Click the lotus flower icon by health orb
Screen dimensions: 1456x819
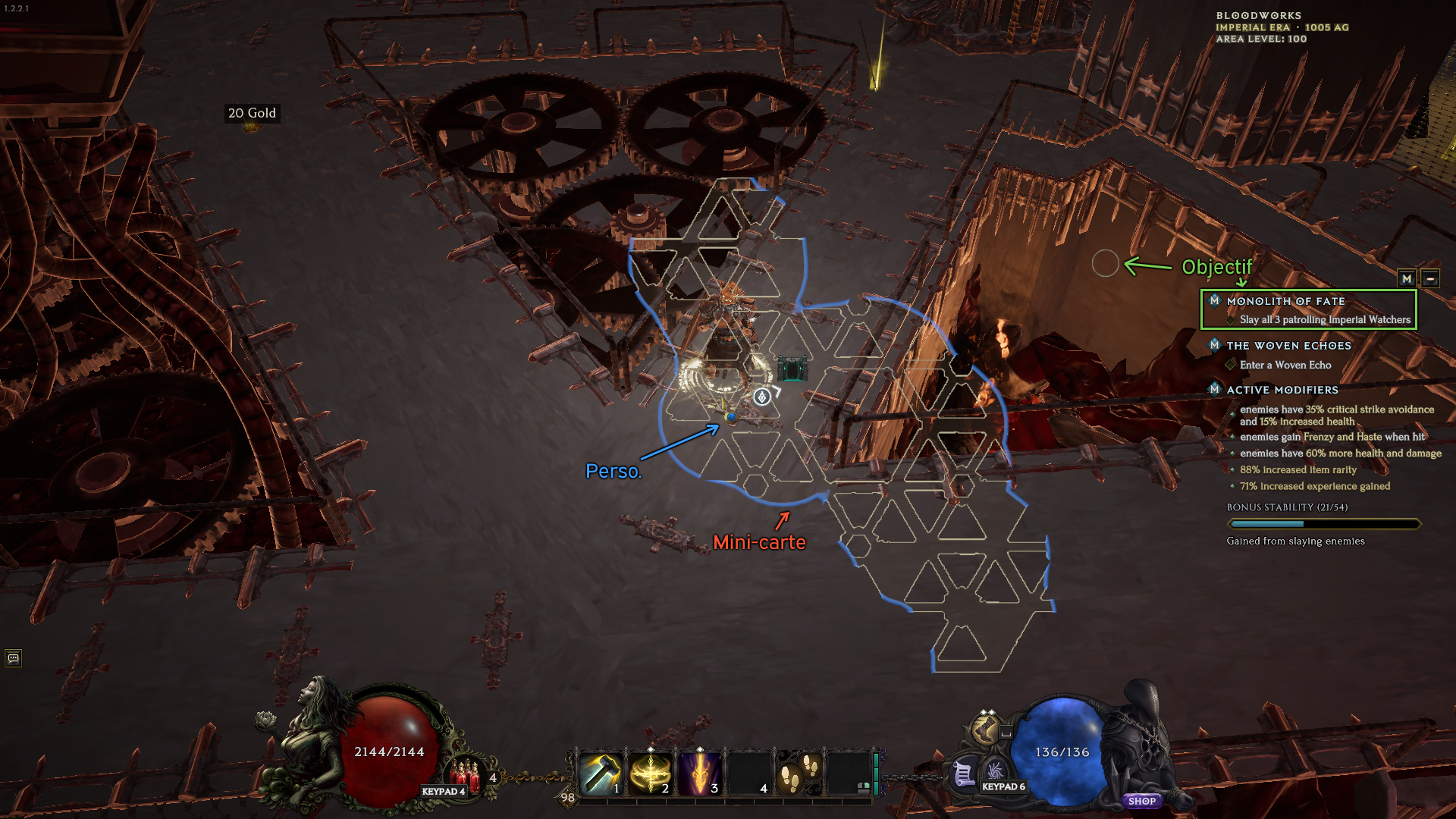[265, 718]
